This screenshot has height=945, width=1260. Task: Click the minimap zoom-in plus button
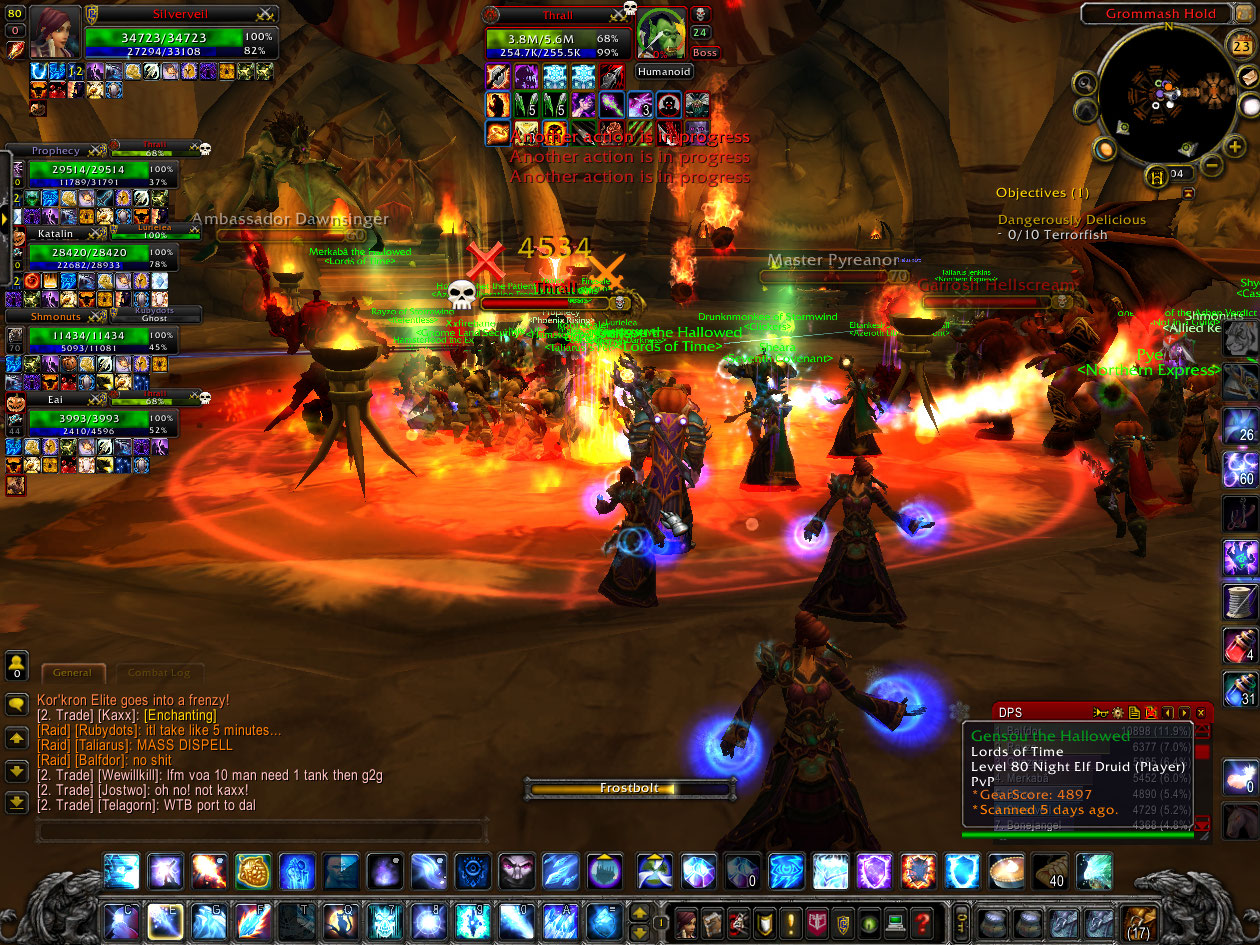coord(1235,148)
